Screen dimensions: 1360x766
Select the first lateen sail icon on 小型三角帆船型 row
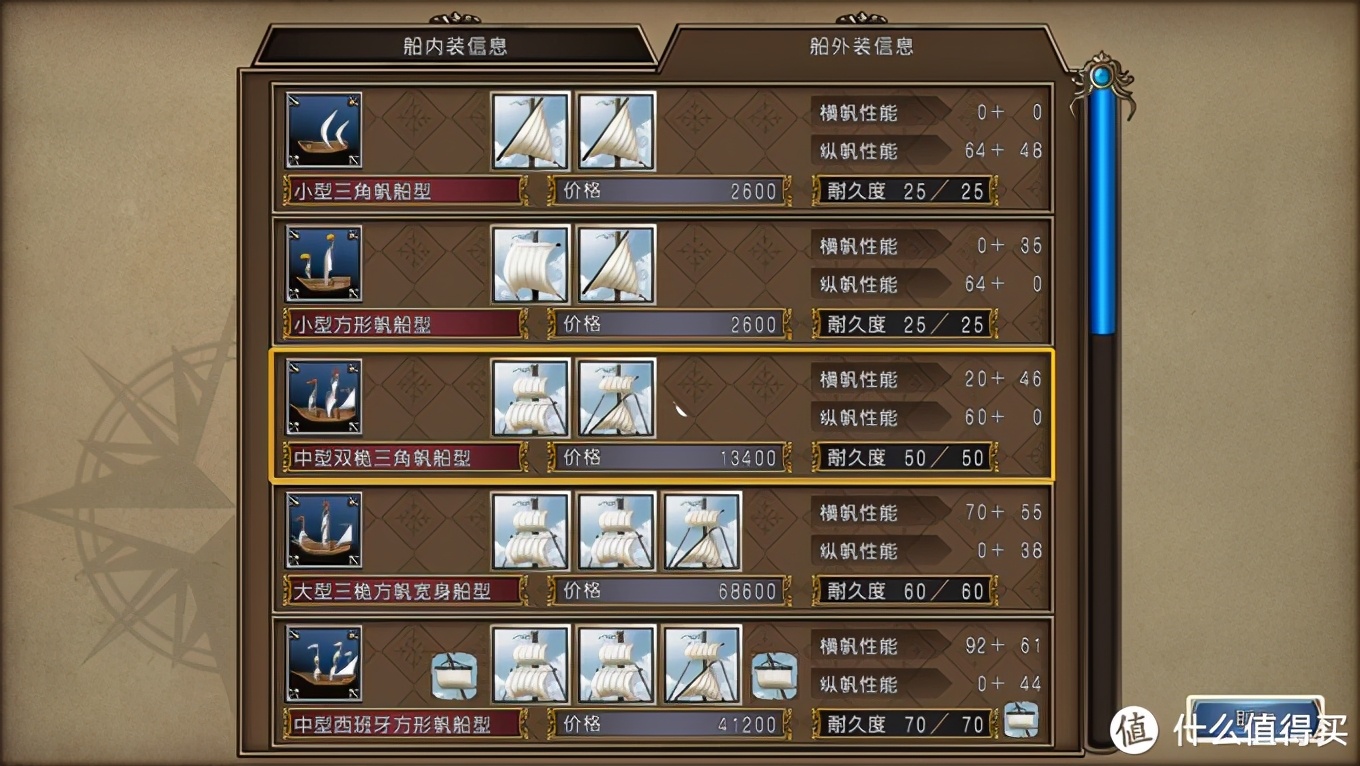point(531,131)
